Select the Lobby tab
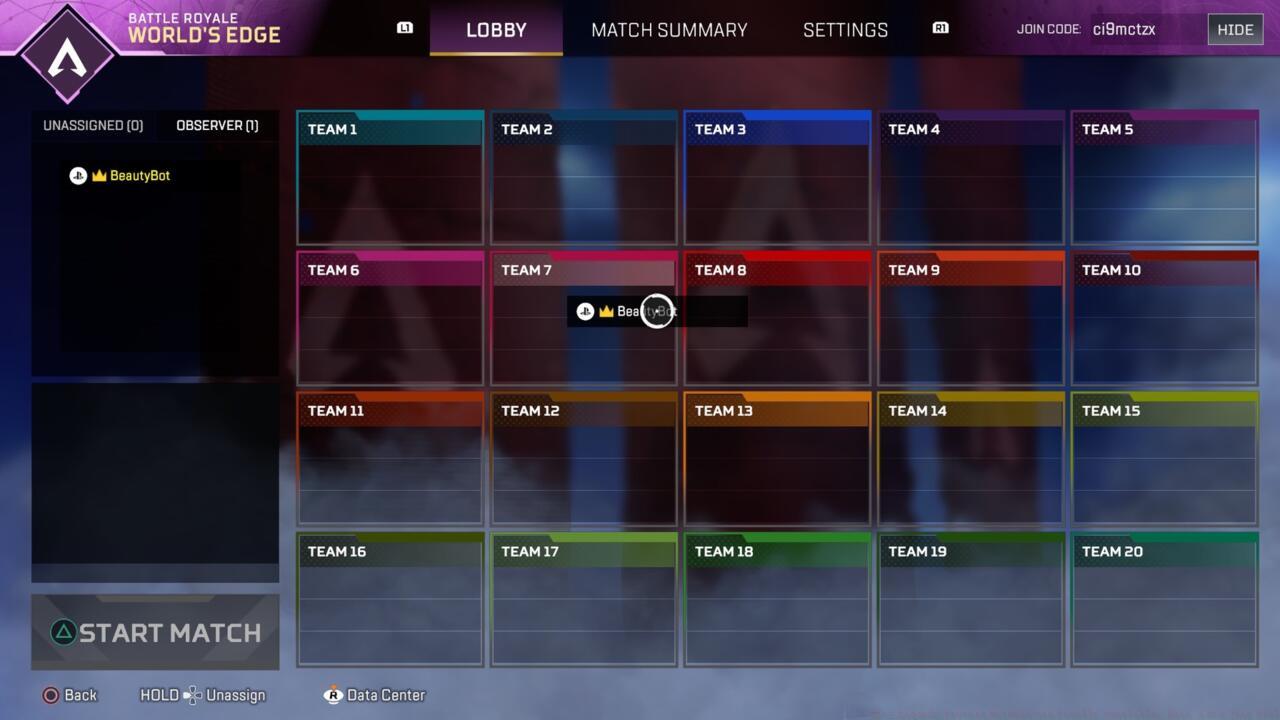Screen dimensions: 1280x720 [x=496, y=30]
